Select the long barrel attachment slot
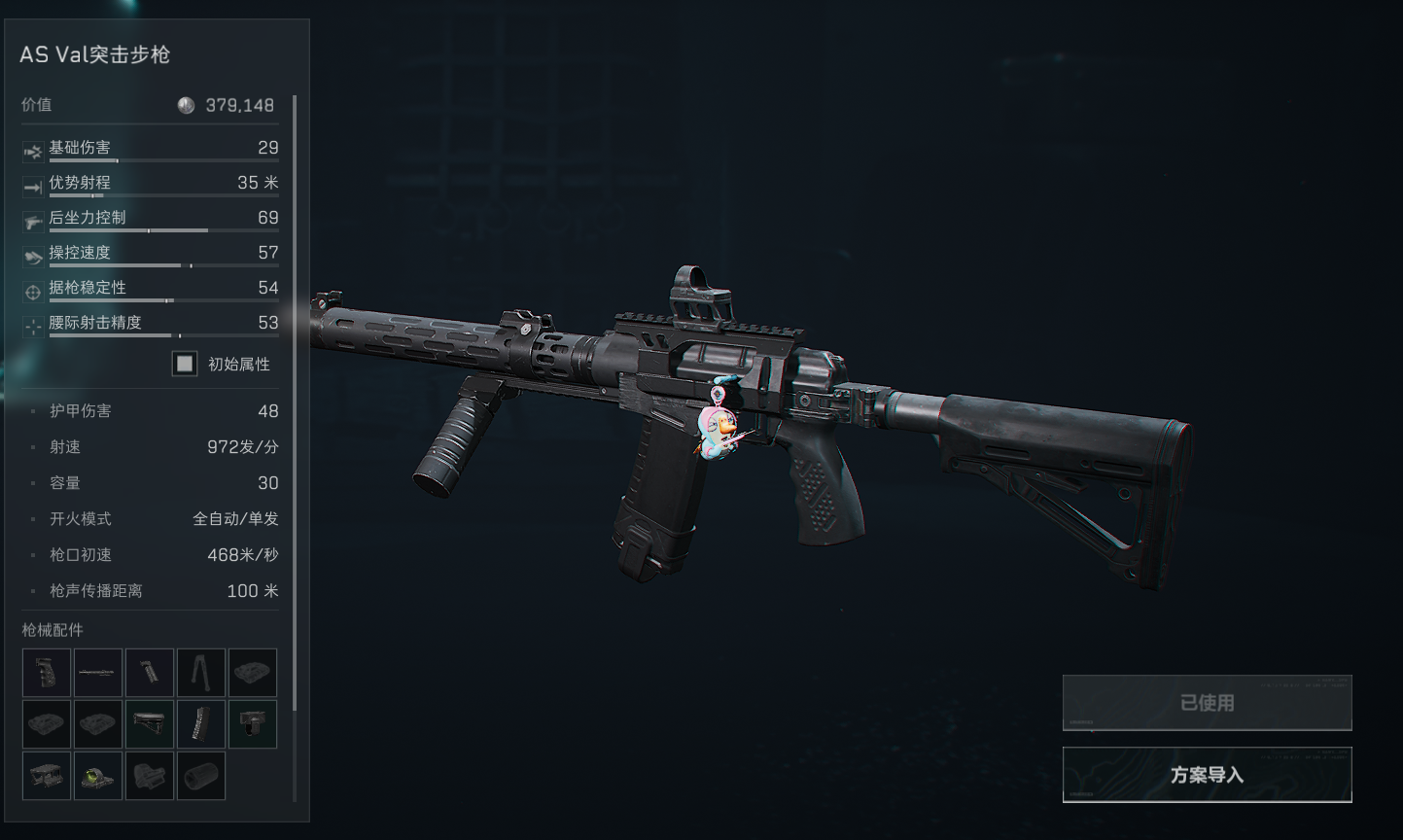Viewport: 1403px width, 840px height. [x=98, y=673]
